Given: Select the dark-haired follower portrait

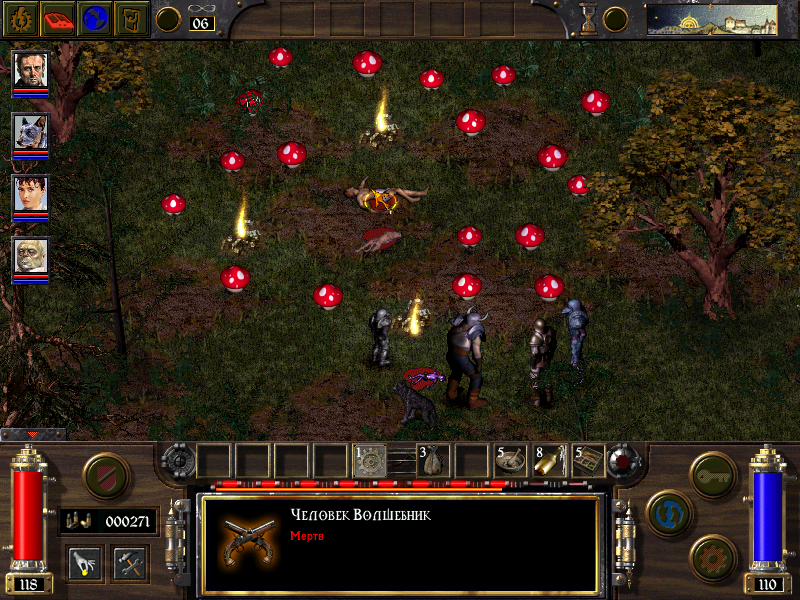Looking at the screenshot, I should point(31,194).
